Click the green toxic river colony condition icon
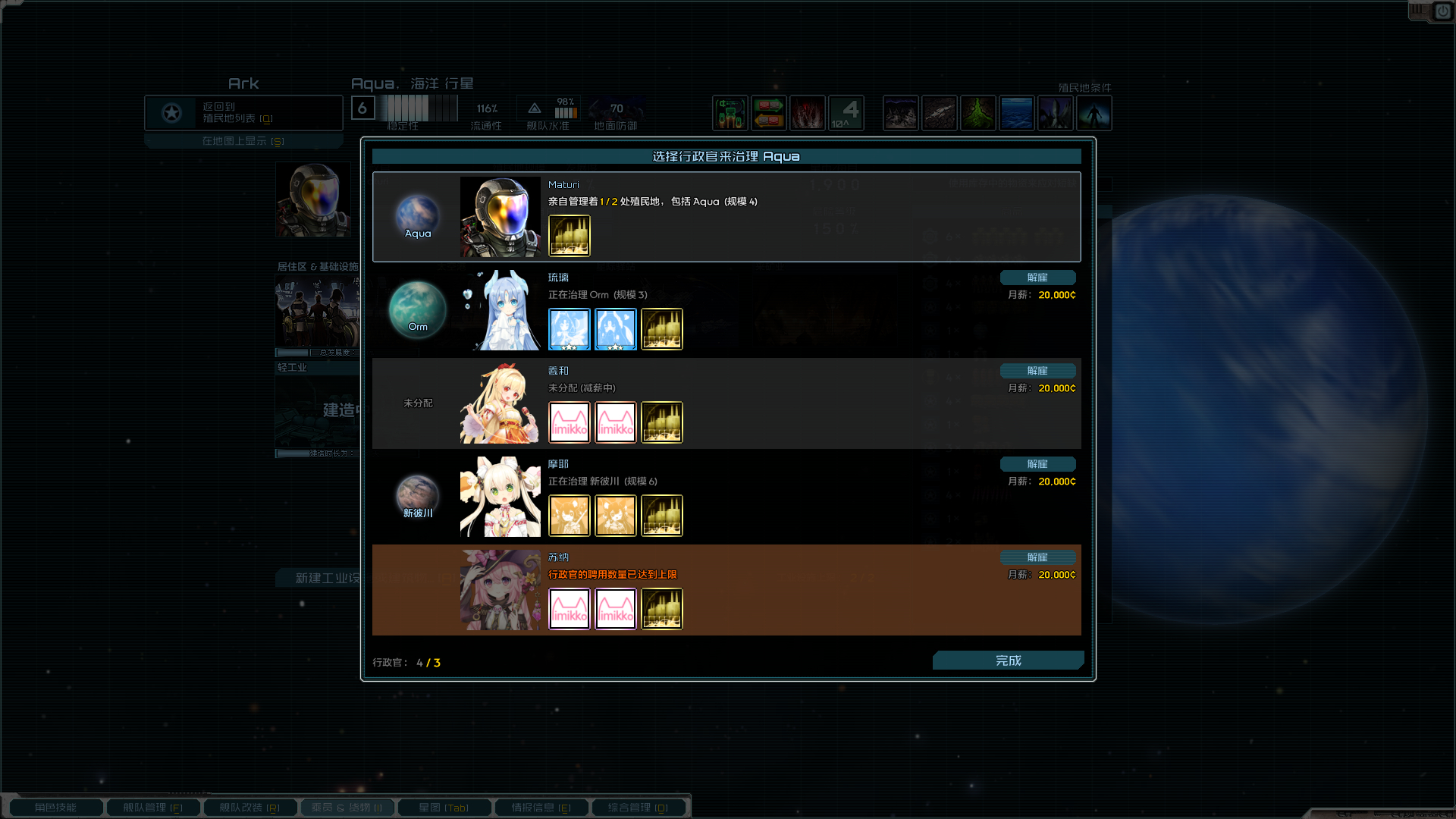 (978, 112)
